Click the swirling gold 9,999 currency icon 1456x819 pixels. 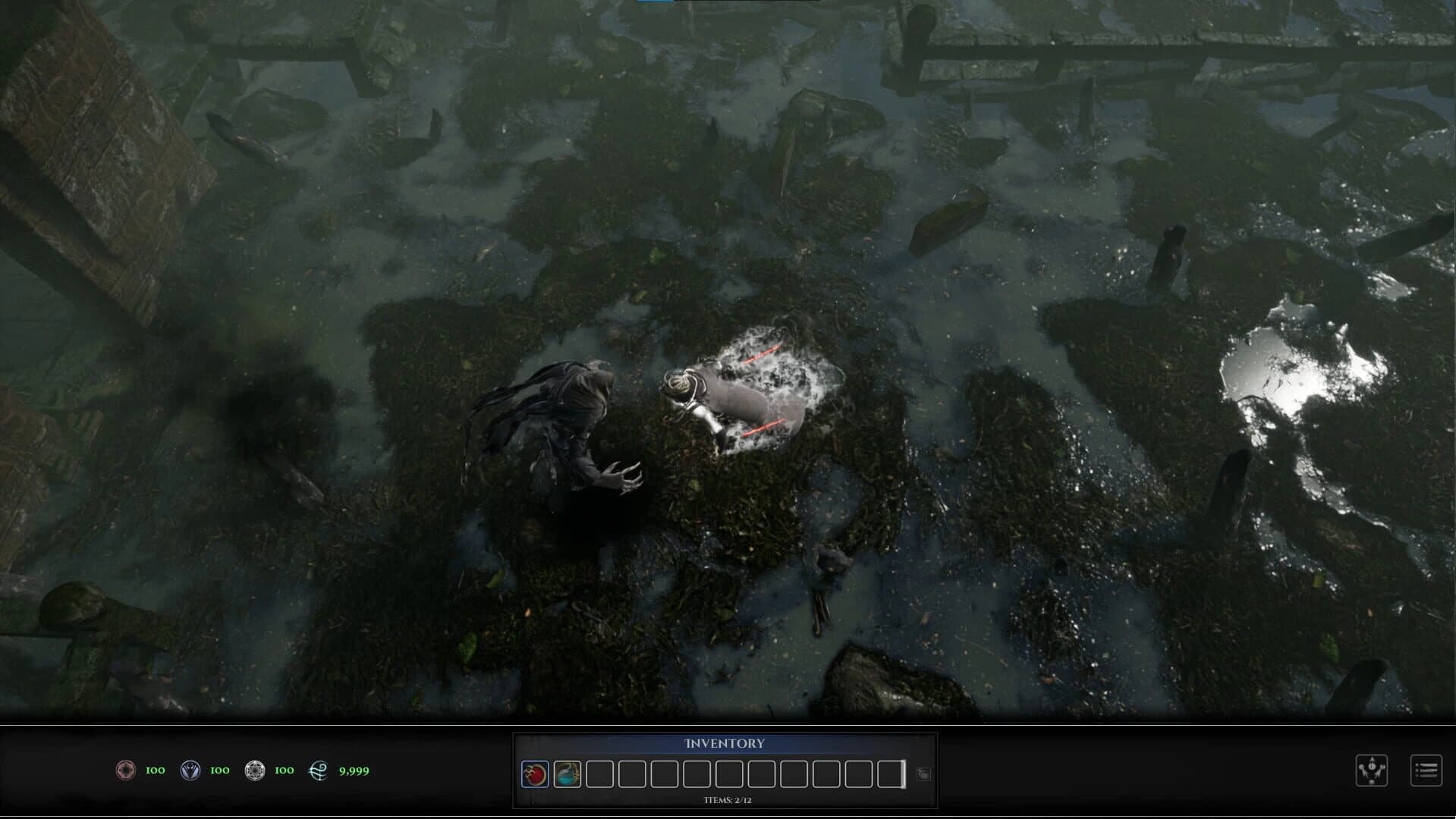pyautogui.click(x=319, y=770)
